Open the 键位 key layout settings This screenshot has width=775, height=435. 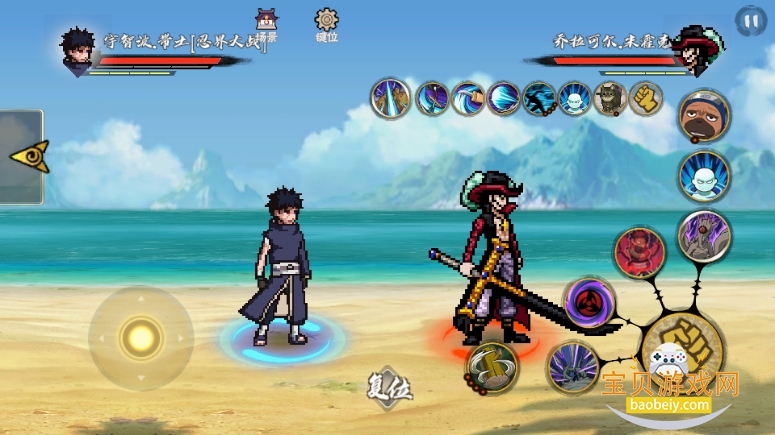(326, 25)
